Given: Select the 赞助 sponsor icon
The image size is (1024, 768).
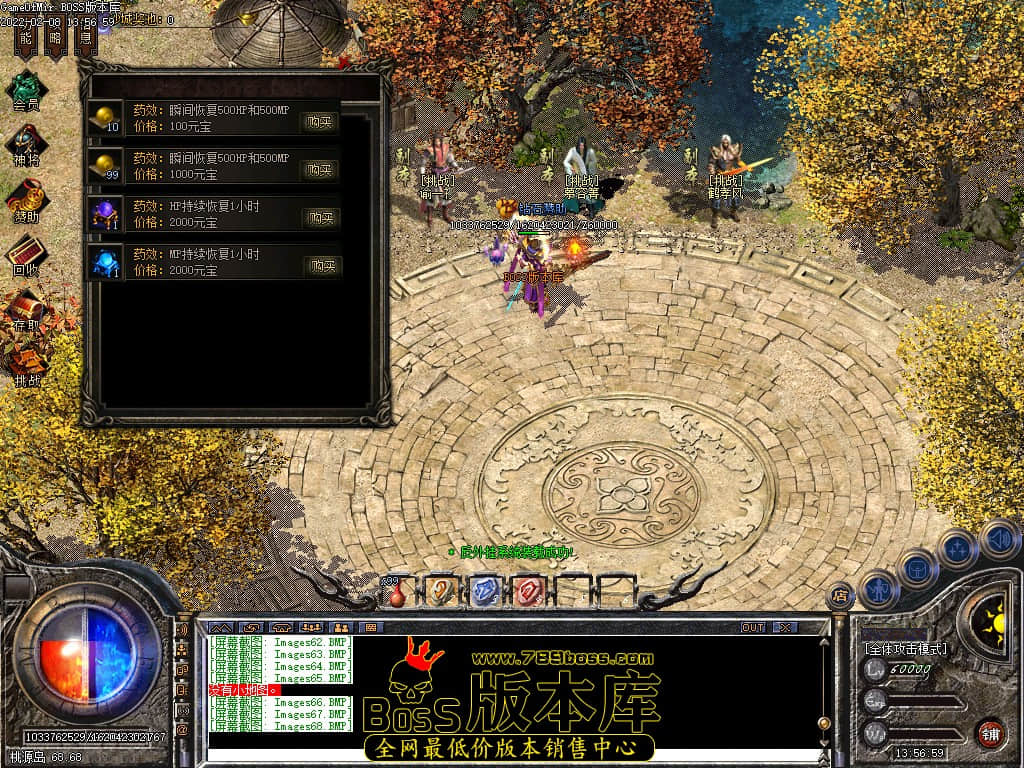Looking at the screenshot, I should coord(26,200).
